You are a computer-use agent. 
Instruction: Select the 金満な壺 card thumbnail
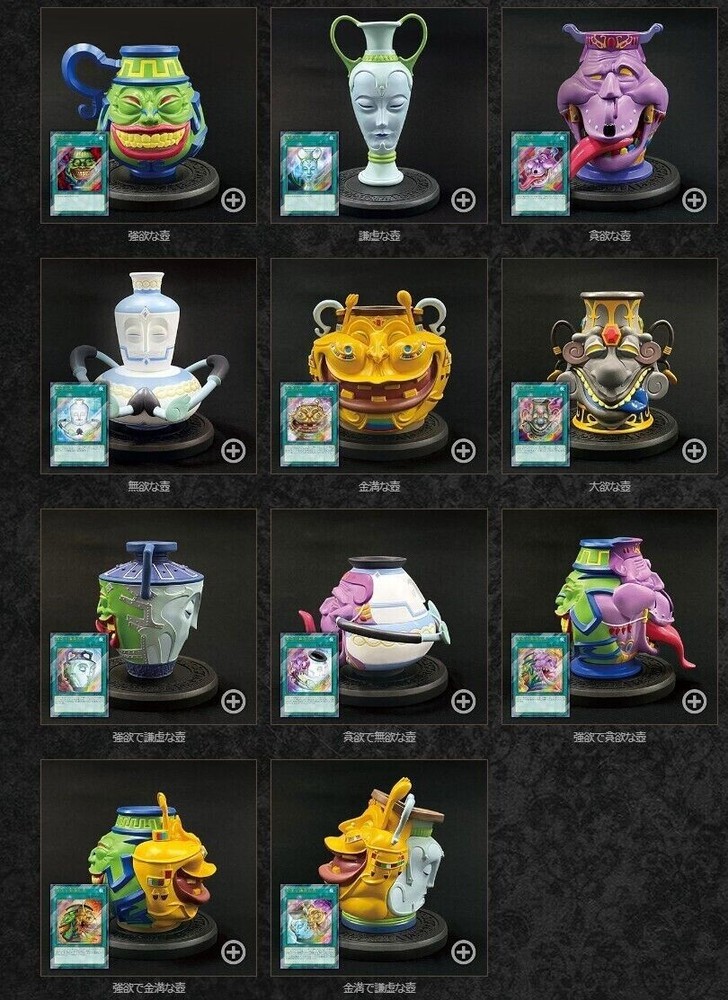309,424
